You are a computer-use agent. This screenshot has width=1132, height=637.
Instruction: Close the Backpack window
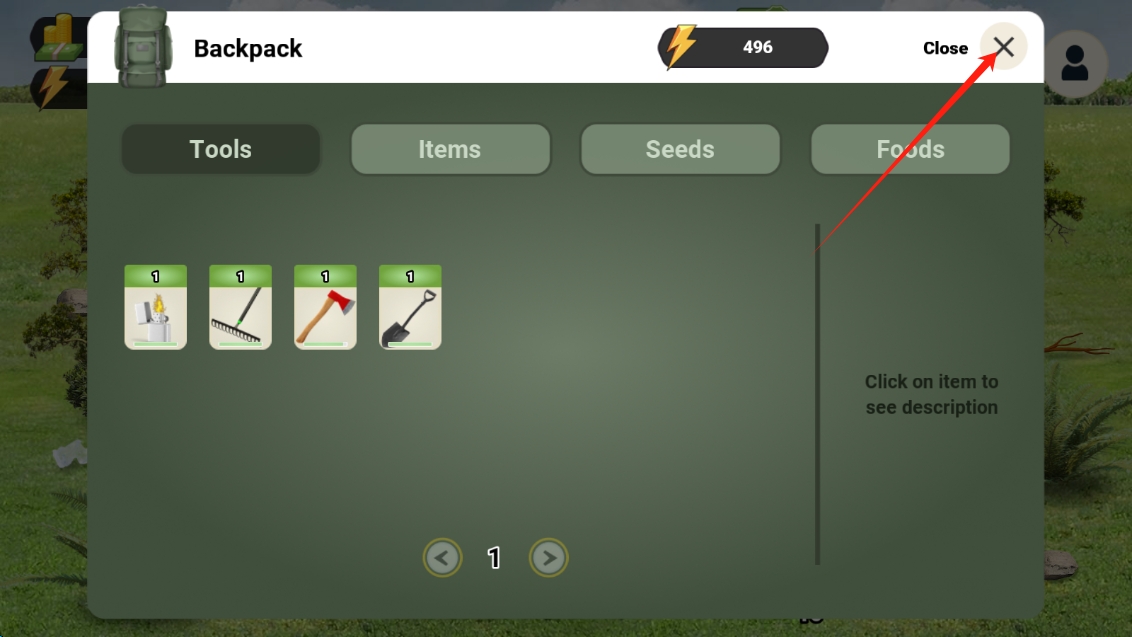[1003, 47]
